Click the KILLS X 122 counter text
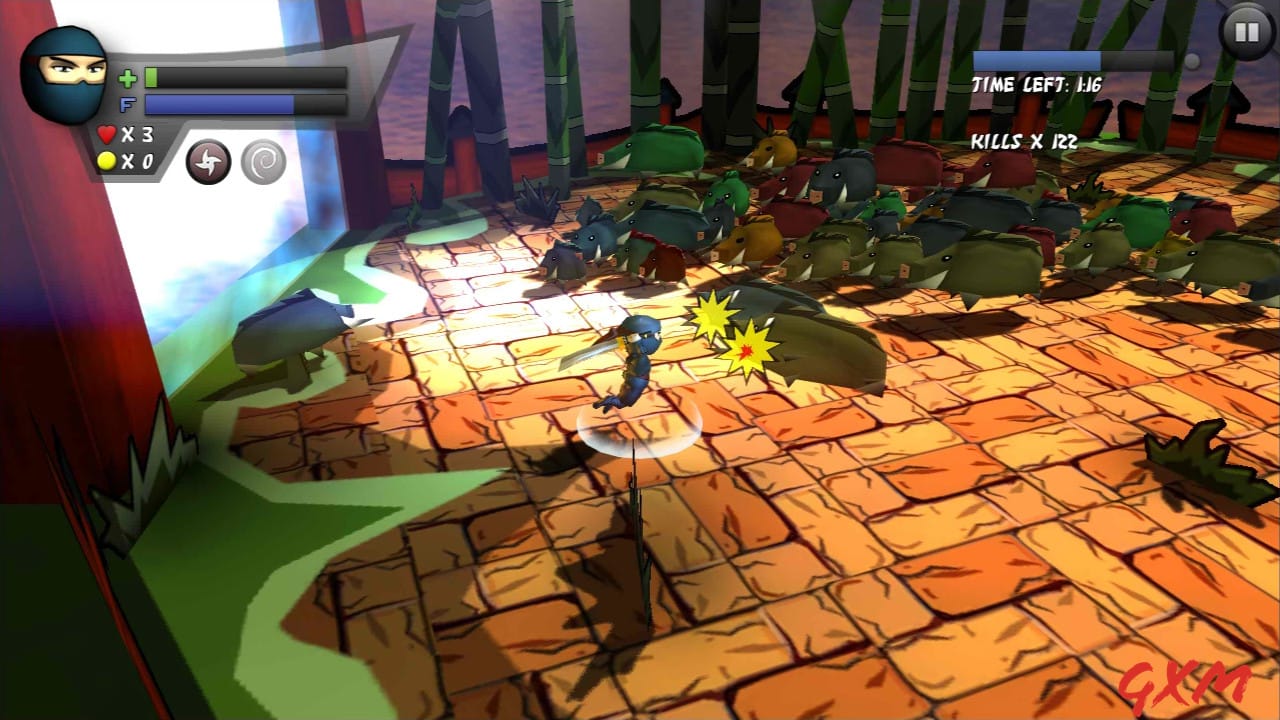The height and width of the screenshot is (720, 1280). [1022, 141]
